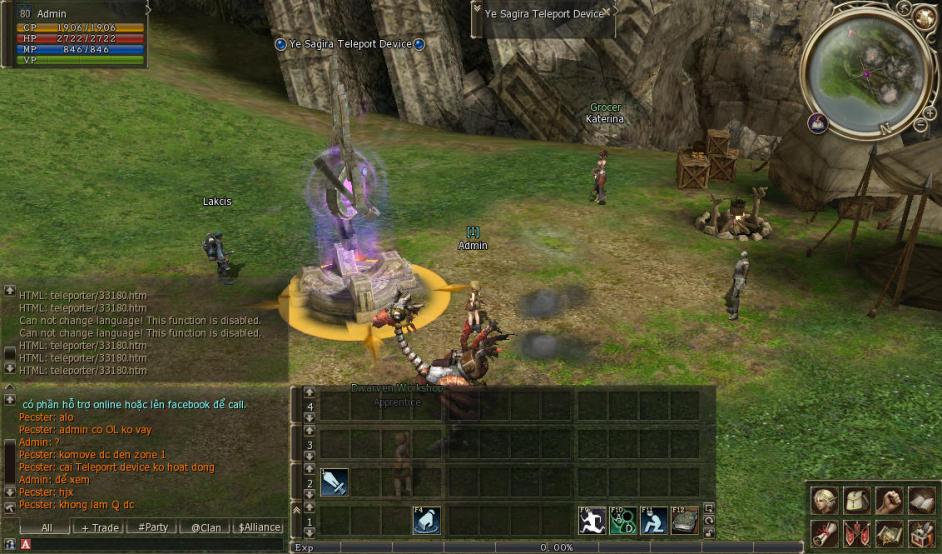Image resolution: width=942 pixels, height=554 pixels.
Task: Toggle the F9 run/walk shortcut
Action: [592, 520]
